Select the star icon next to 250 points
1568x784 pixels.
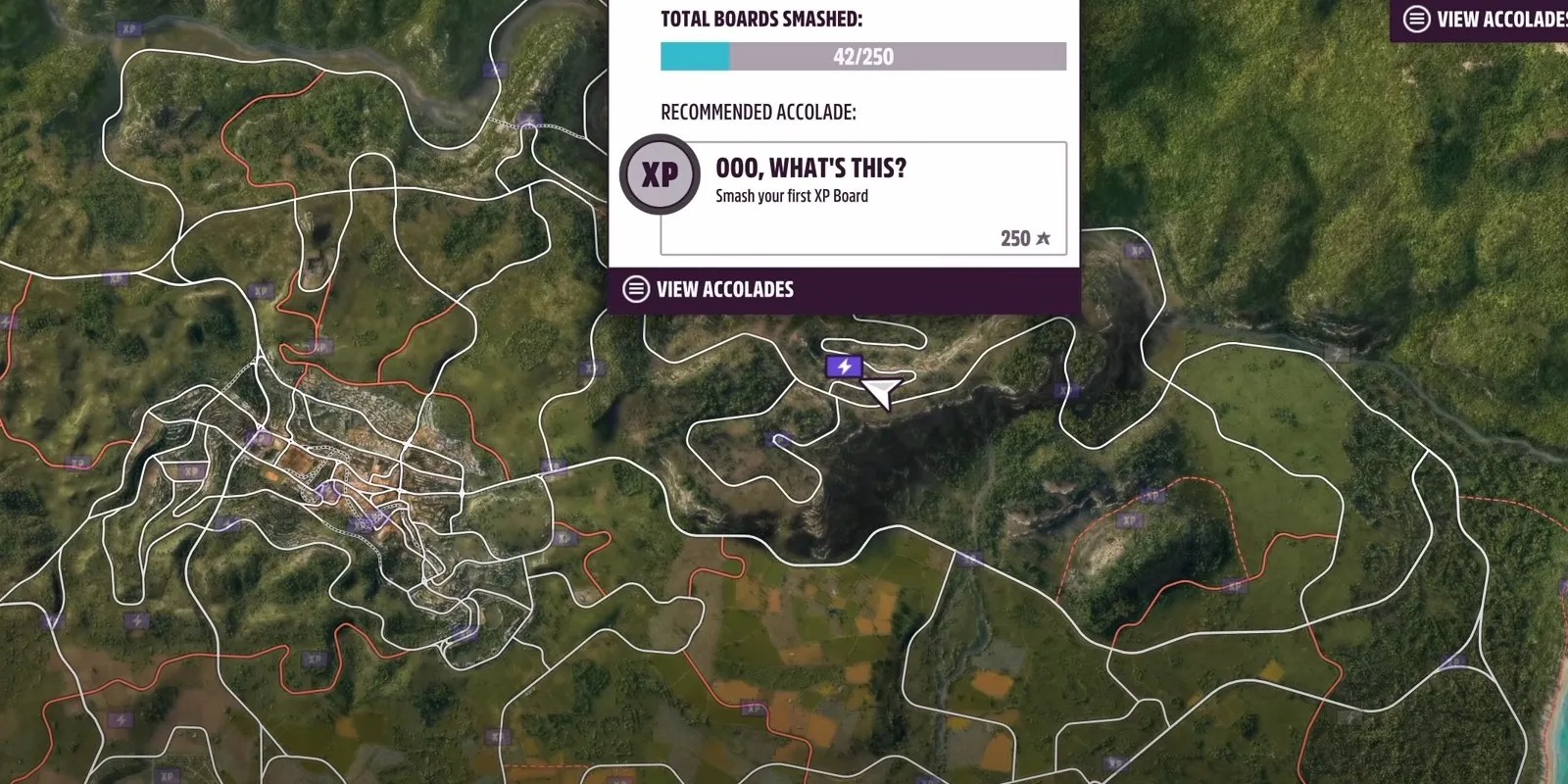pyautogui.click(x=1042, y=237)
